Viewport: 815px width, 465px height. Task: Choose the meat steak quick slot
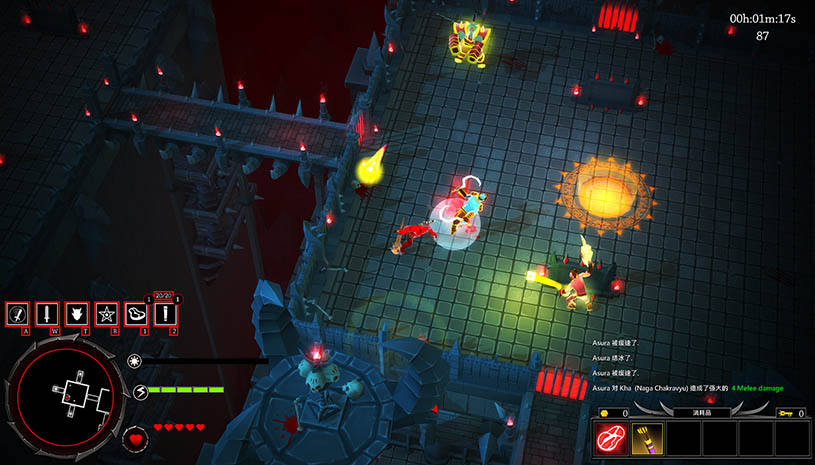pyautogui.click(x=136, y=314)
